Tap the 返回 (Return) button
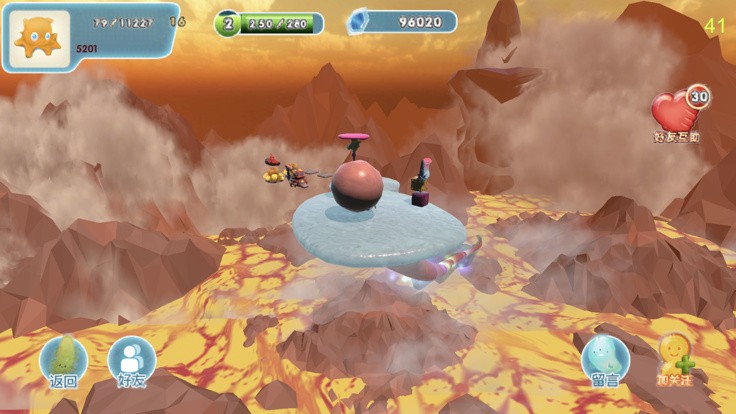736x414 pixels. point(63,361)
